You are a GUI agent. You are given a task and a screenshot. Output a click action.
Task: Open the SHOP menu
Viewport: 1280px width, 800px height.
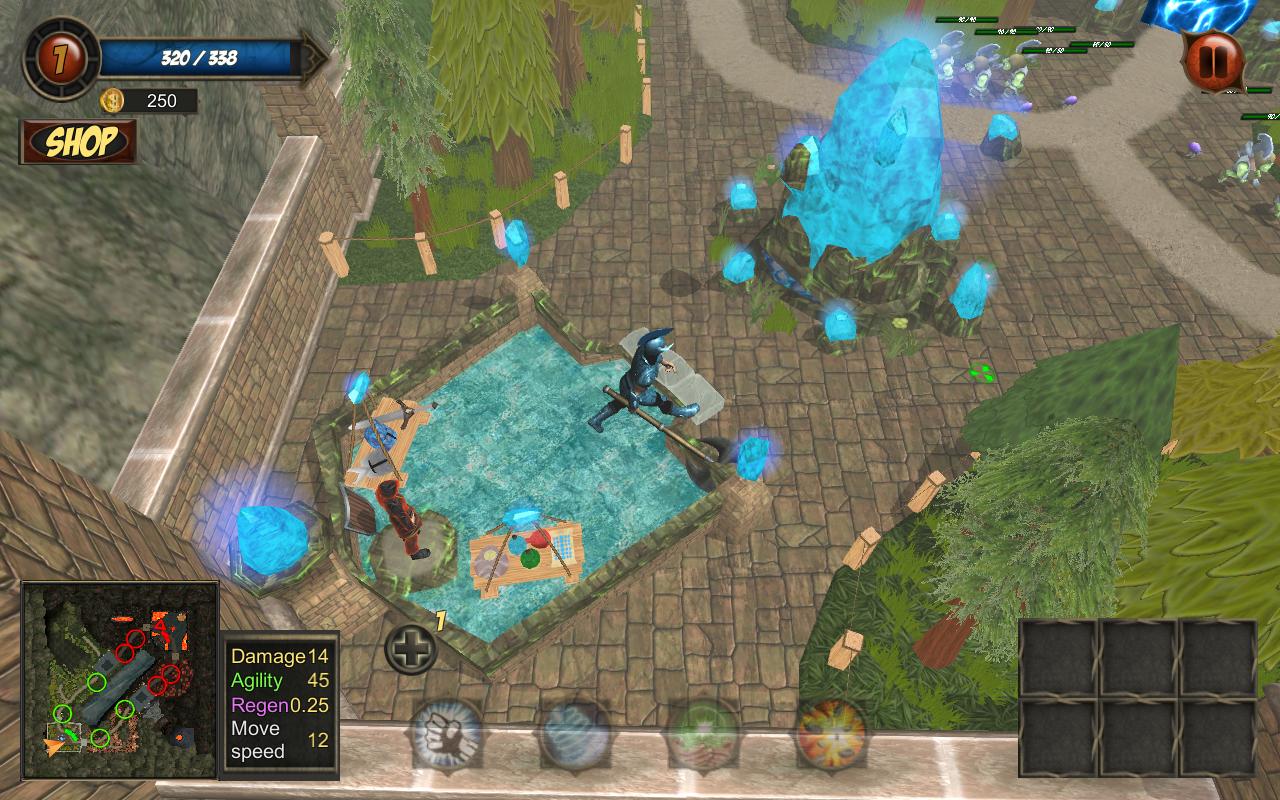tap(79, 142)
